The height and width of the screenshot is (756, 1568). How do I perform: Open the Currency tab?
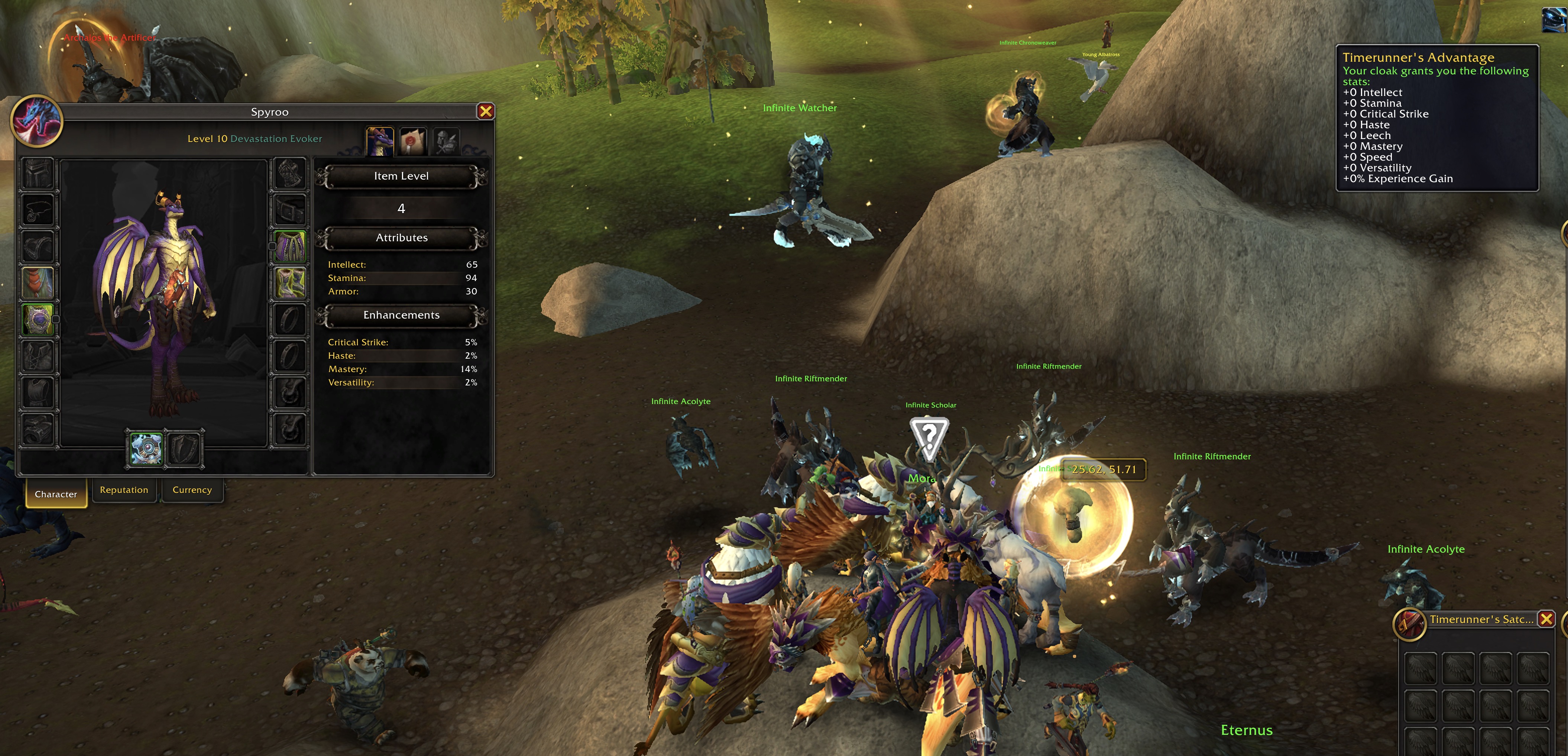[192, 490]
